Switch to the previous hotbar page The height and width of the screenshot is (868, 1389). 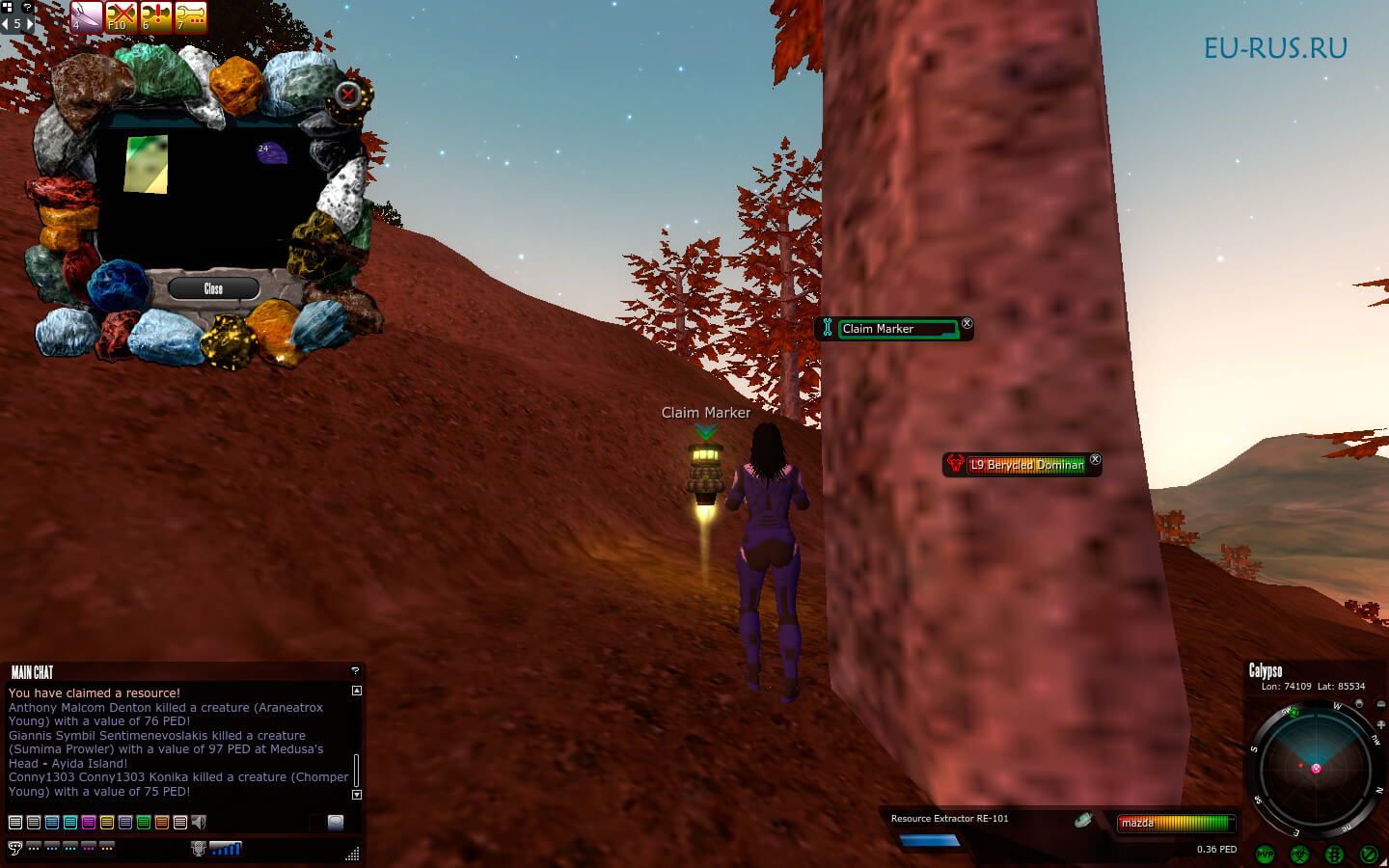(x=5, y=24)
